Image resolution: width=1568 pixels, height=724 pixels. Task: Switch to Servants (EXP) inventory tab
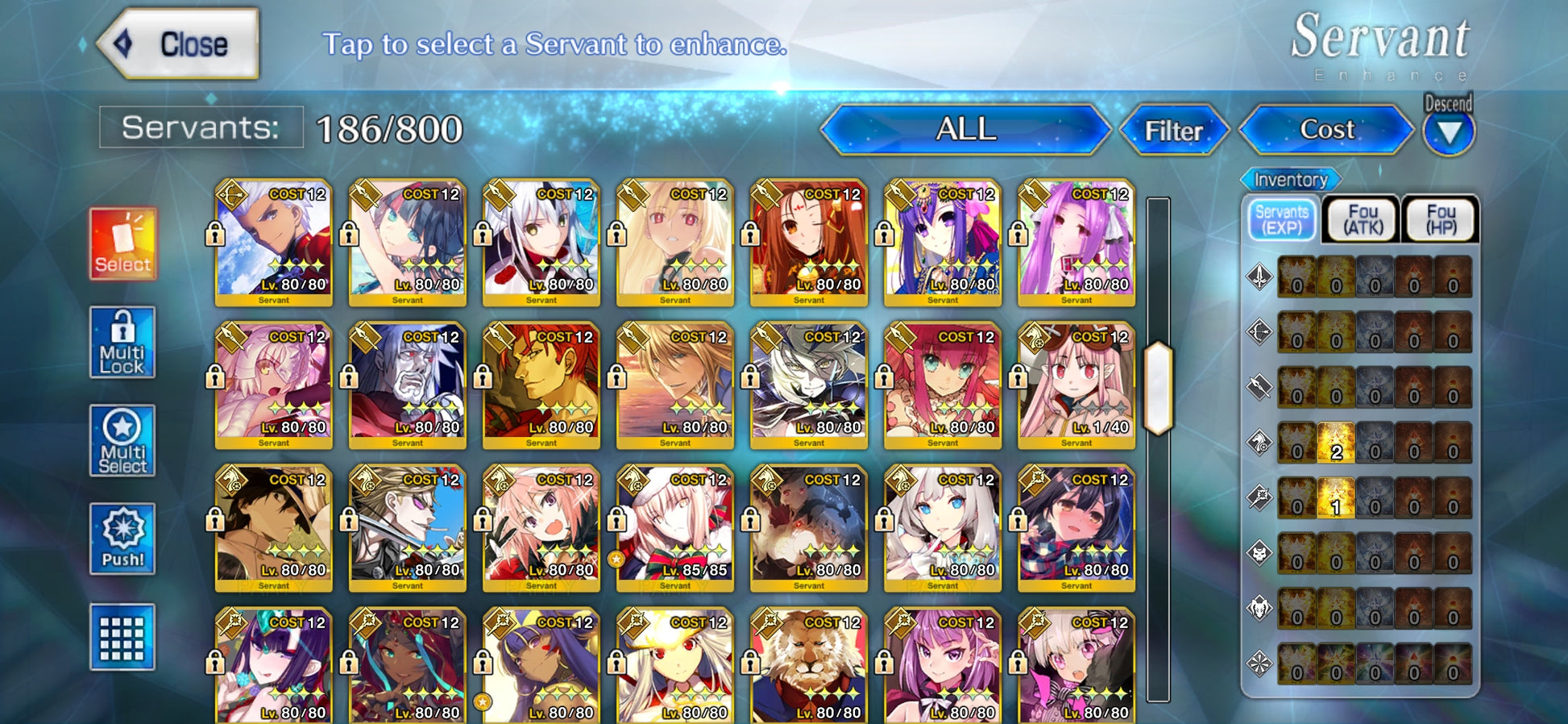pyautogui.click(x=1281, y=219)
